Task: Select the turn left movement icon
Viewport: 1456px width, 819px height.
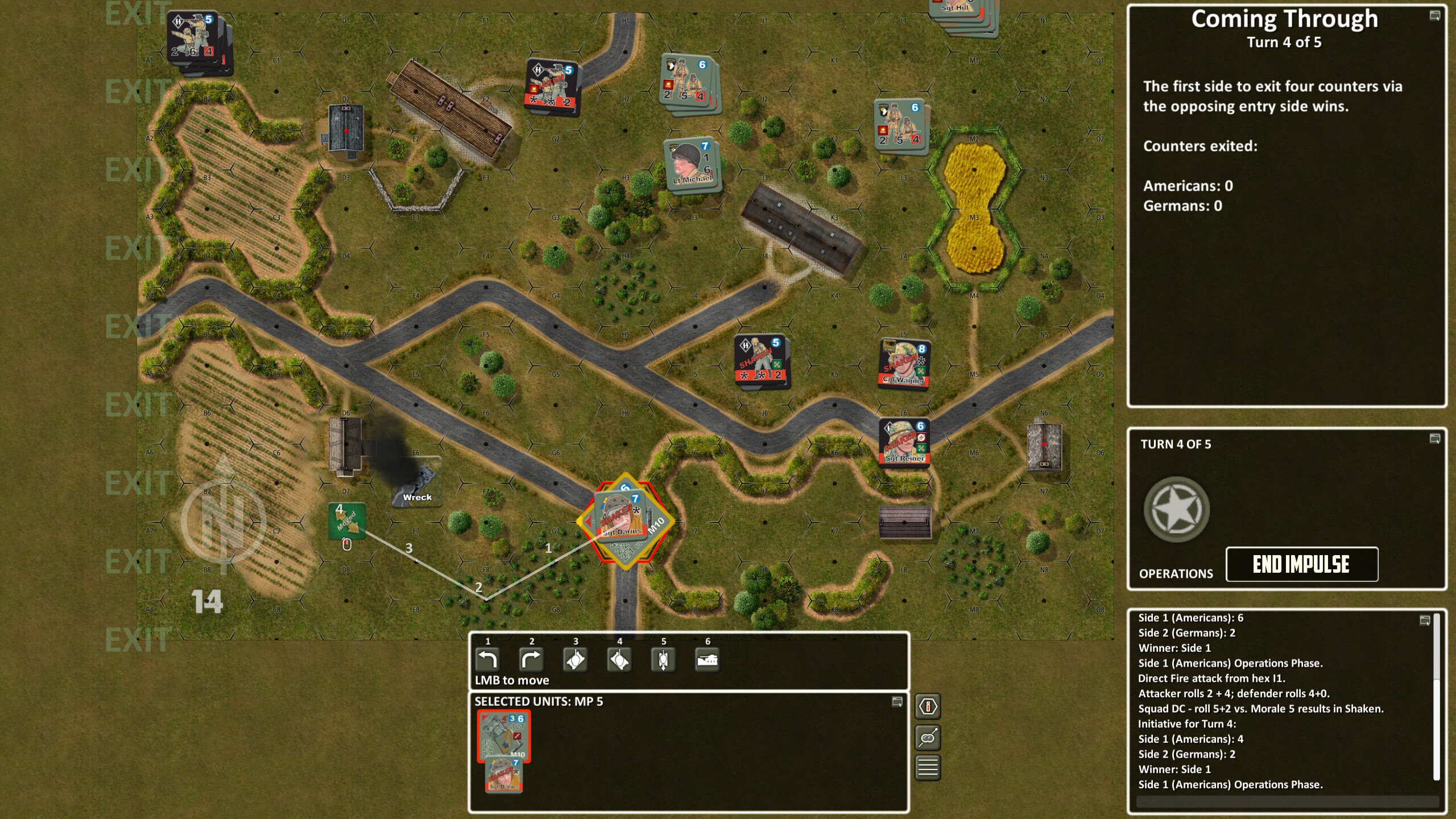Action: 488,660
